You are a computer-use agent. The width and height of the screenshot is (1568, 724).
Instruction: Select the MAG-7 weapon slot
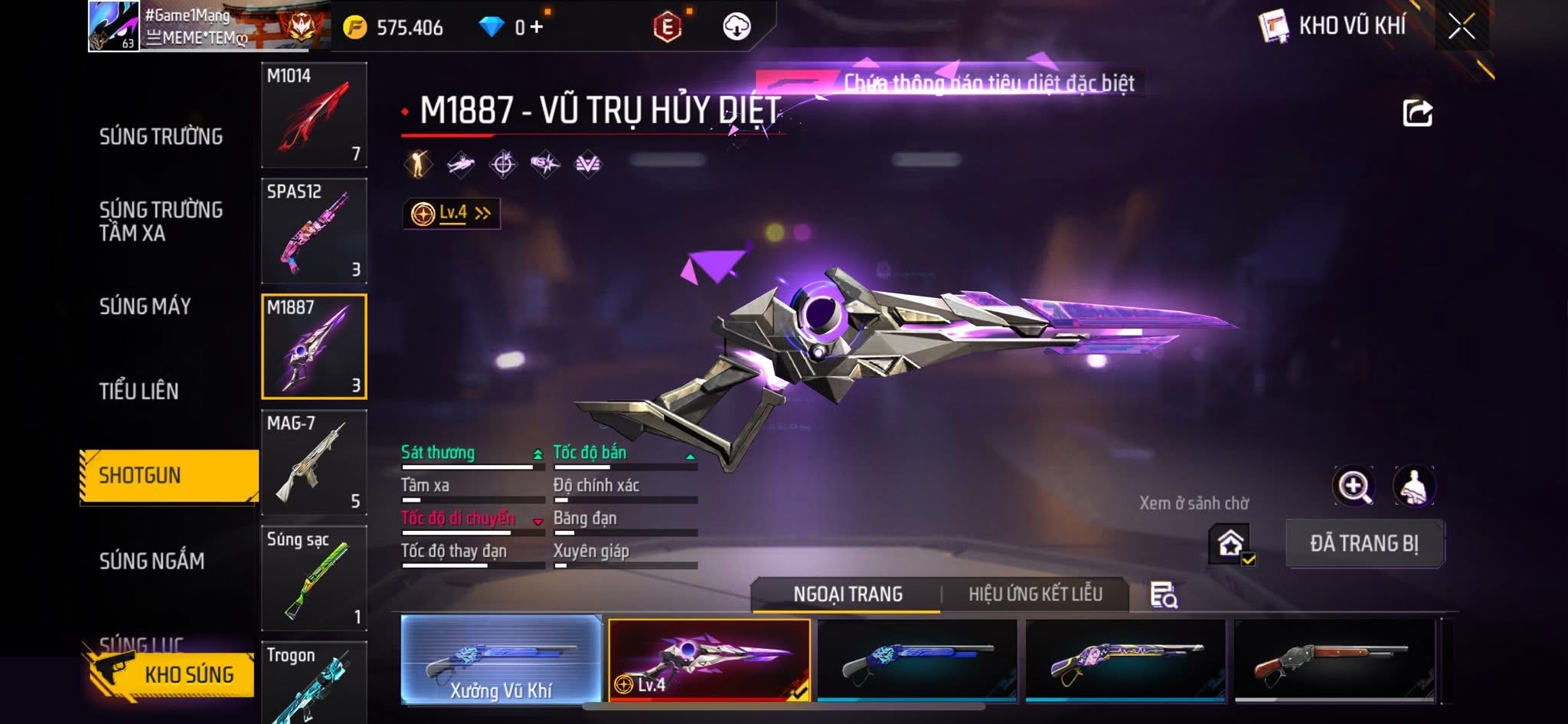tap(314, 463)
